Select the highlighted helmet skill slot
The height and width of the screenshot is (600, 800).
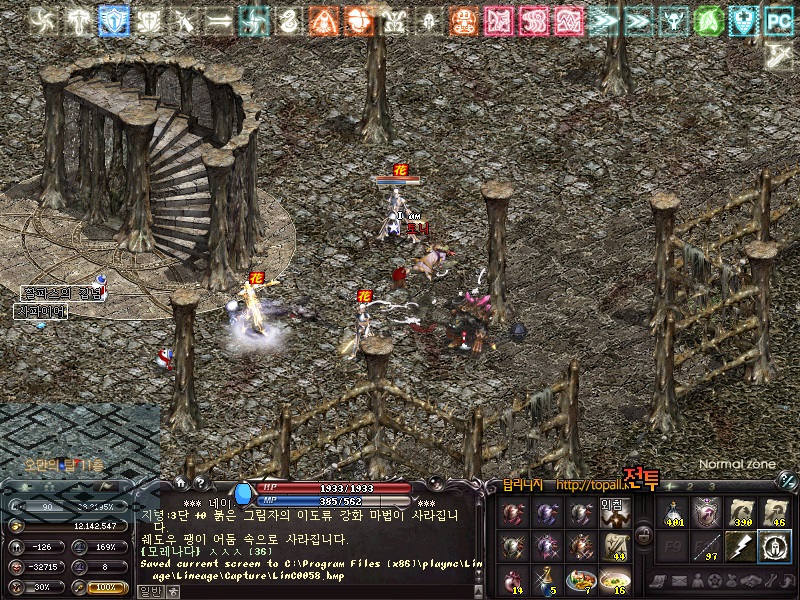(774, 546)
